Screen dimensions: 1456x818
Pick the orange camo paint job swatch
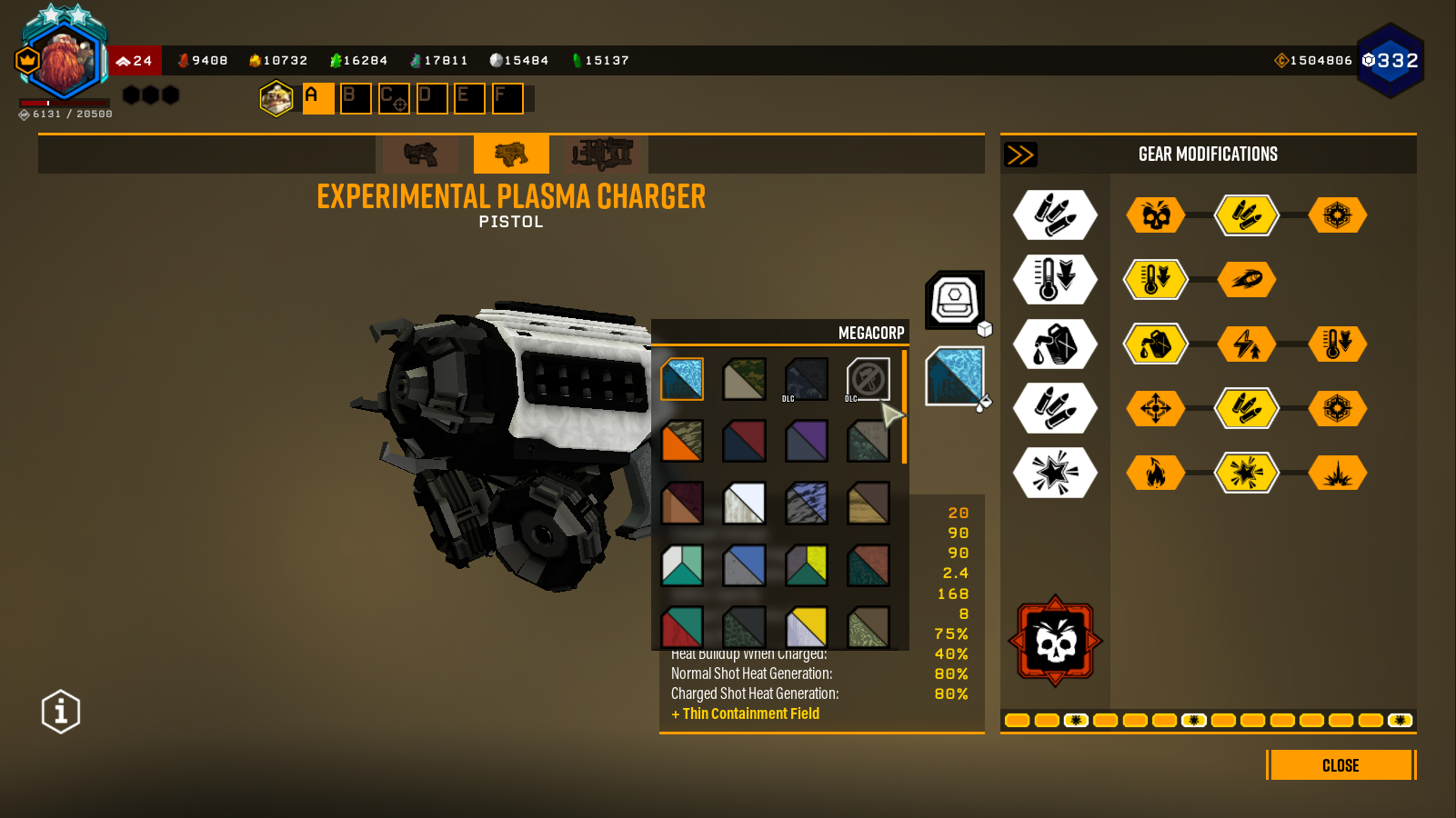pyautogui.click(x=682, y=441)
